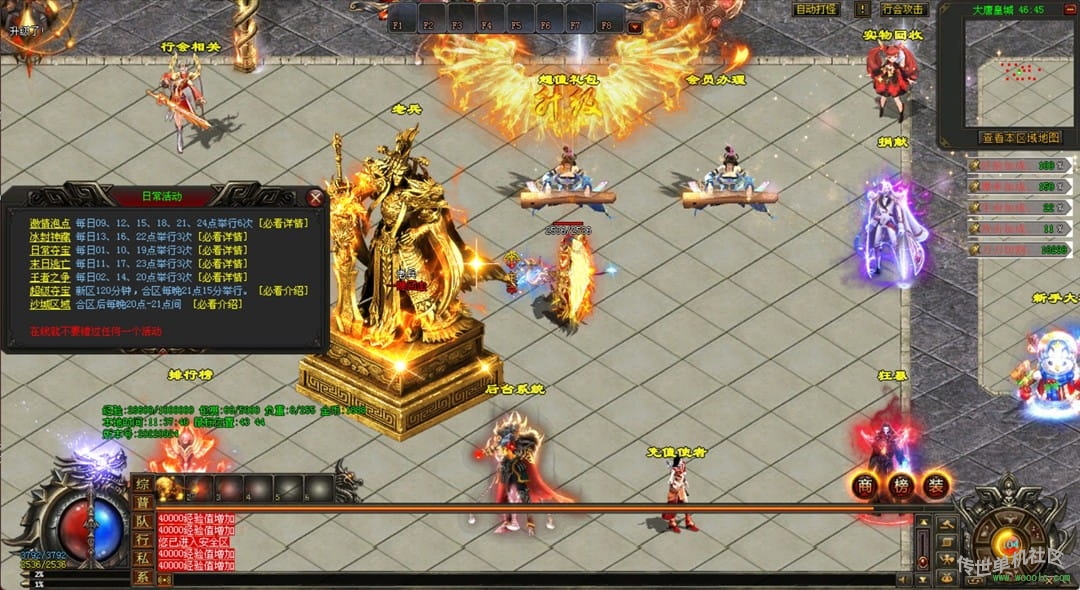Open the 榜 ranking round button
This screenshot has height=590, width=1080.
click(x=901, y=485)
